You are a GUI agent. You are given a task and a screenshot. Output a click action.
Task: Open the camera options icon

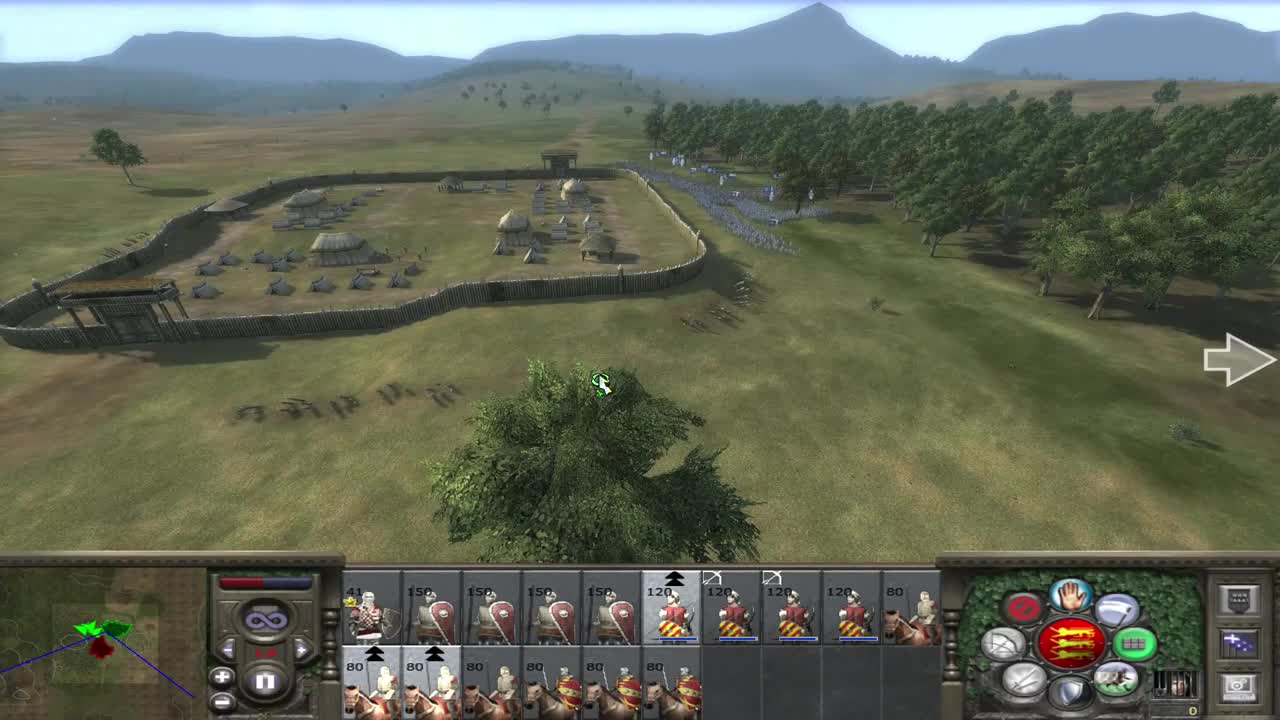coord(1241,686)
